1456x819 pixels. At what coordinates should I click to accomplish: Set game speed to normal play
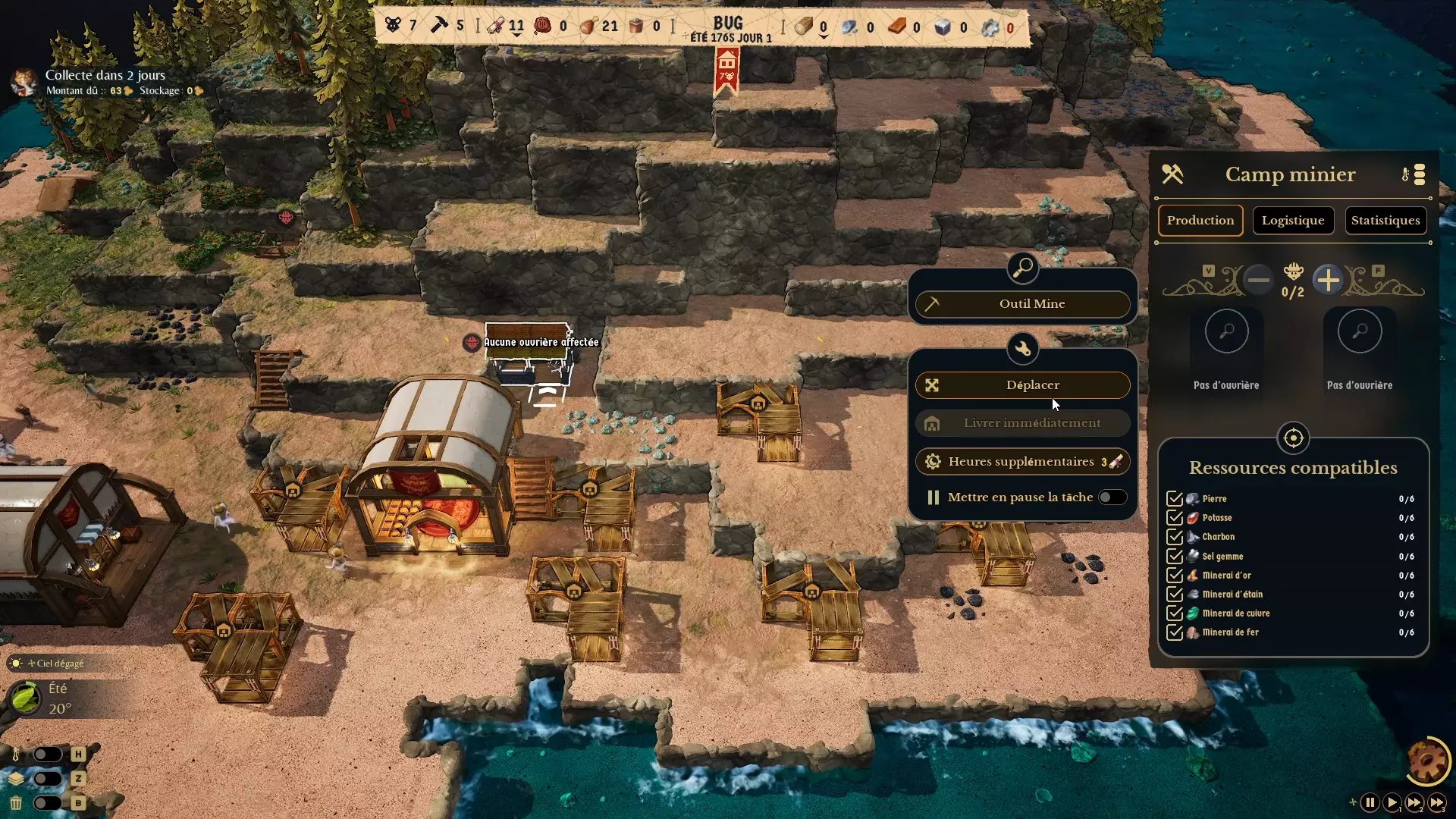pos(1392,802)
